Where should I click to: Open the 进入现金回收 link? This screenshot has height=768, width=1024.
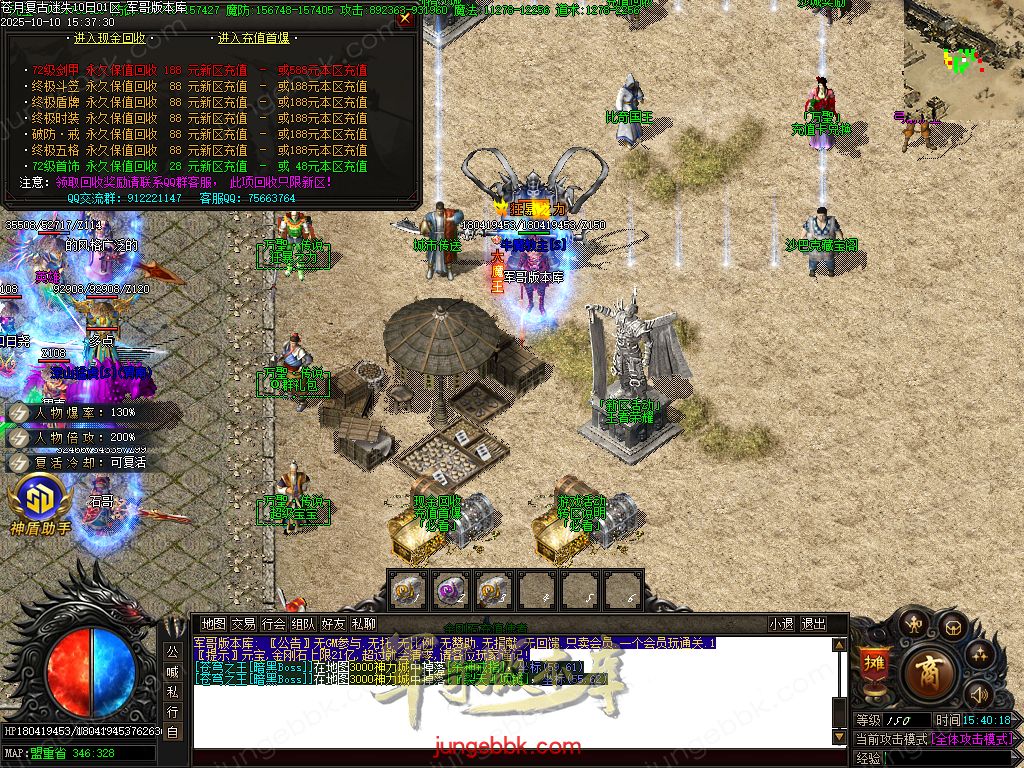coord(110,38)
